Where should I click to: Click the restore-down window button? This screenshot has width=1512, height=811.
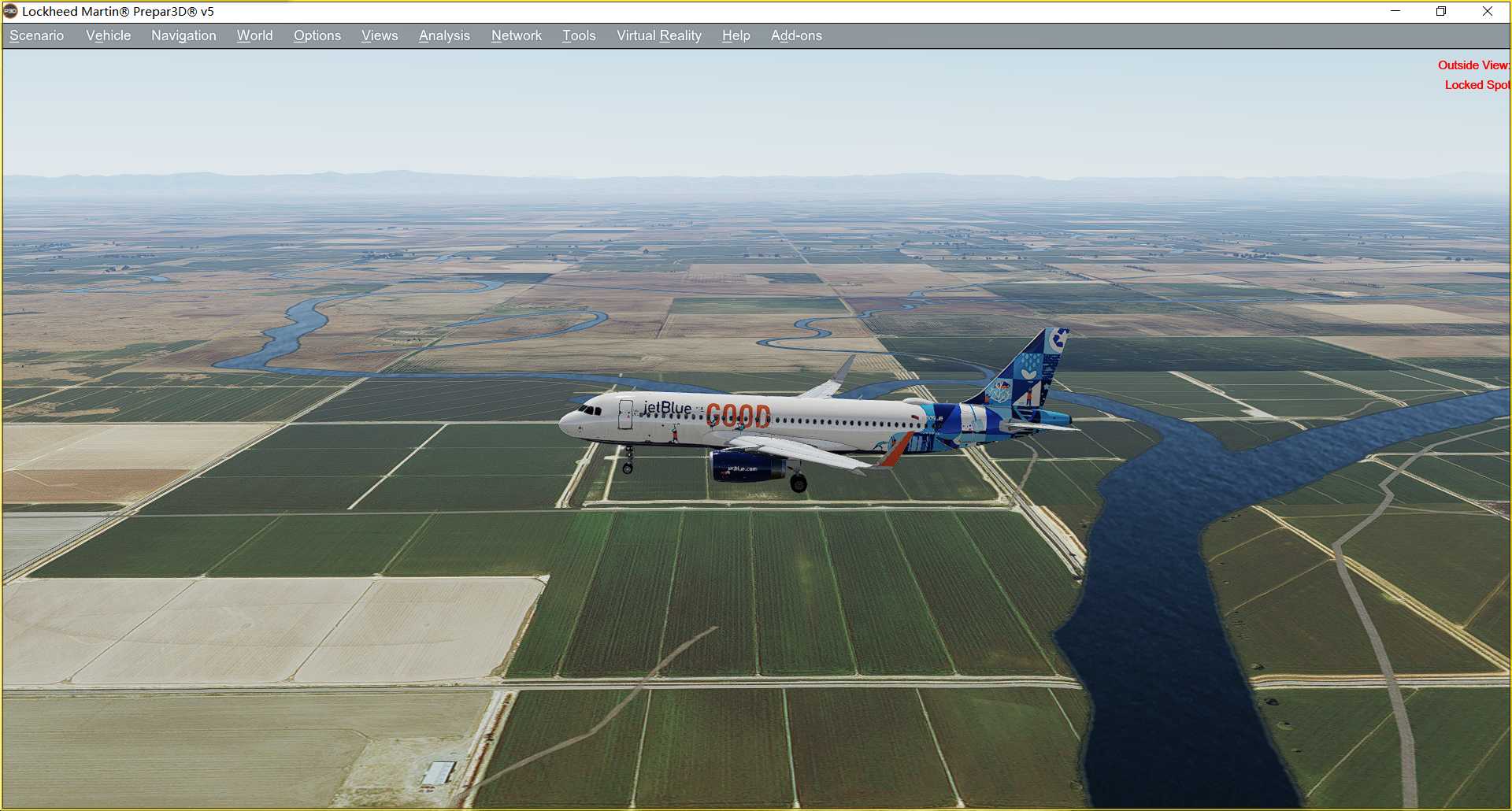(x=1441, y=11)
